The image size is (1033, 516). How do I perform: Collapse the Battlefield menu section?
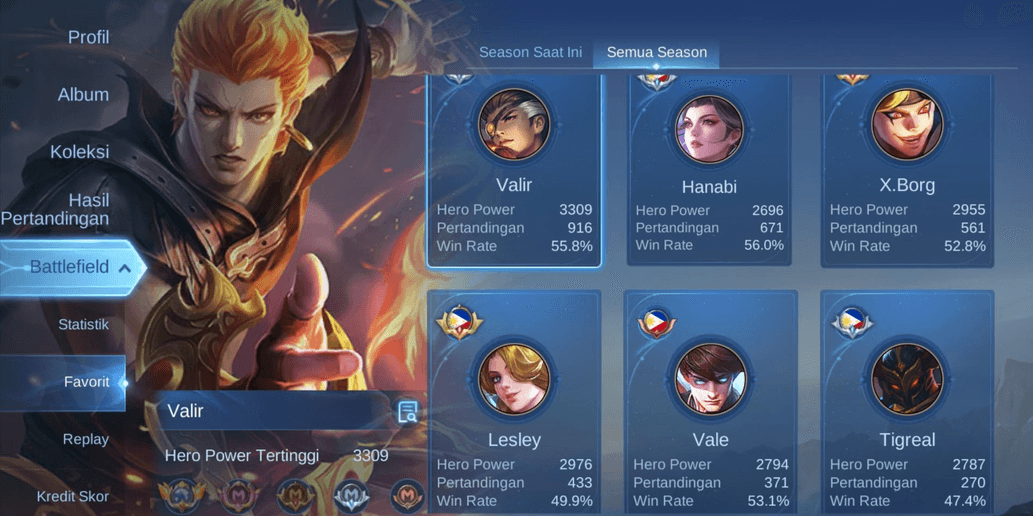click(124, 268)
